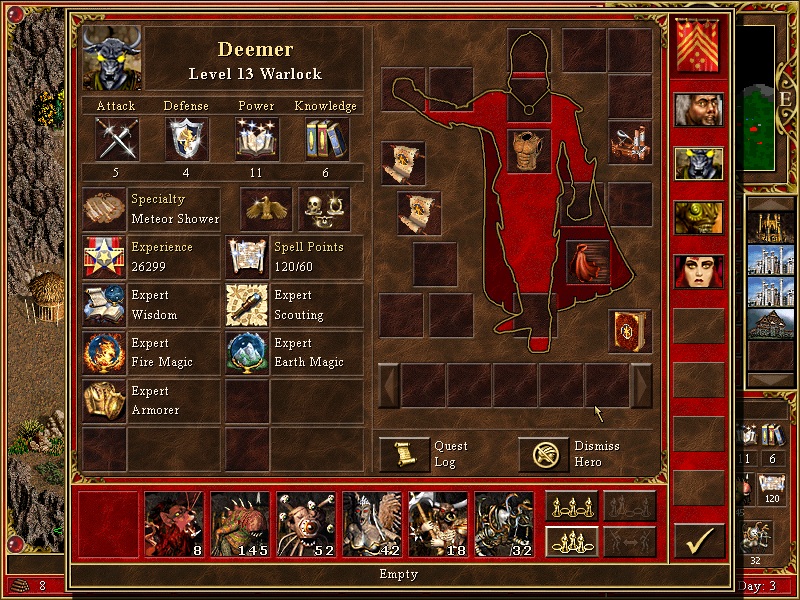Inspect the Expert Wisdom skill
This screenshot has width=800, height=600.
[x=104, y=305]
